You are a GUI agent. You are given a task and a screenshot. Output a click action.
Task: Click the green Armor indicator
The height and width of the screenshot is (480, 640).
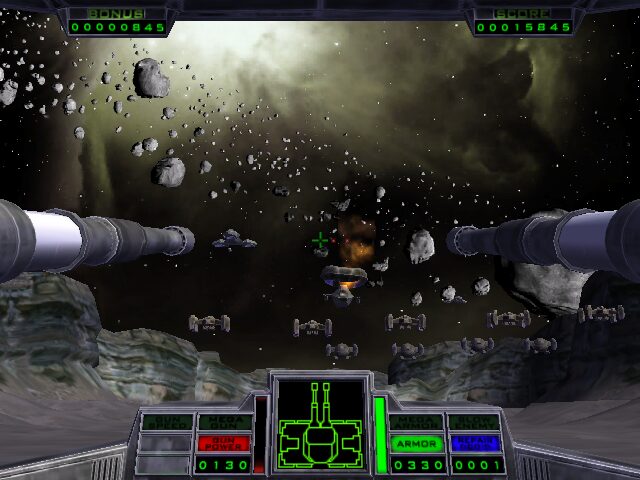pos(416,443)
